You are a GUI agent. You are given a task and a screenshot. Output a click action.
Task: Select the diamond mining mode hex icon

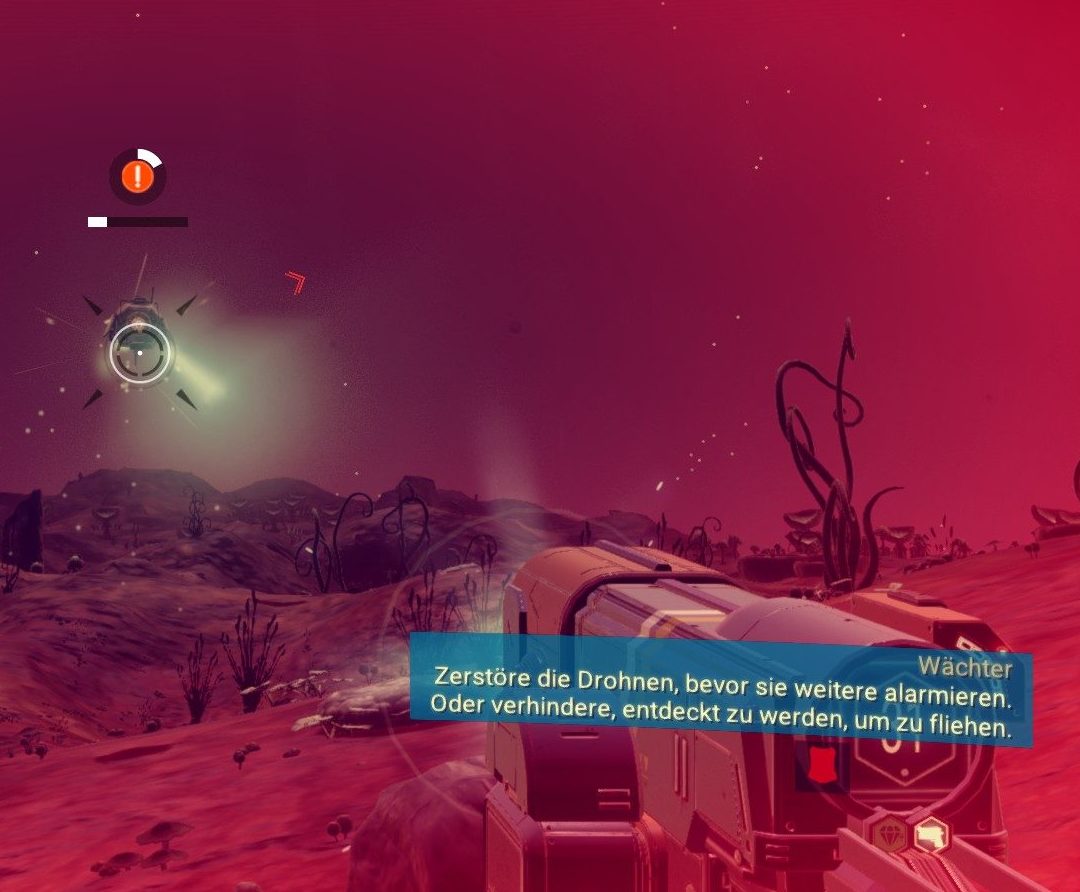point(889,835)
